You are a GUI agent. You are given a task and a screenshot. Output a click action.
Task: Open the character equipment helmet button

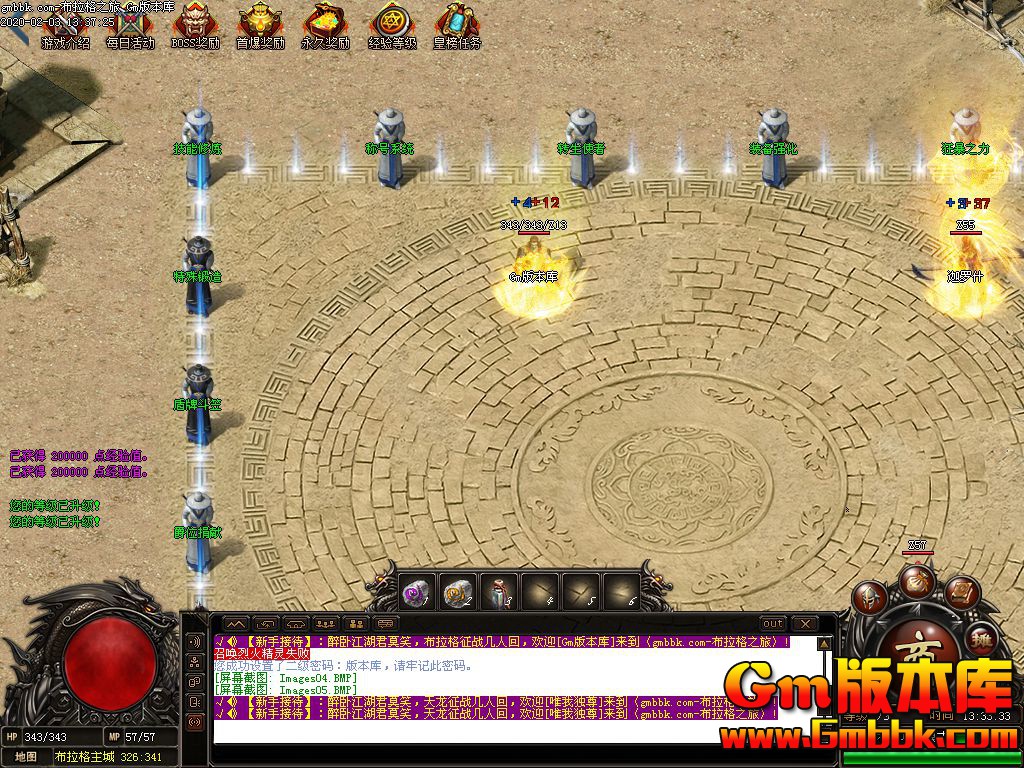pos(869,598)
